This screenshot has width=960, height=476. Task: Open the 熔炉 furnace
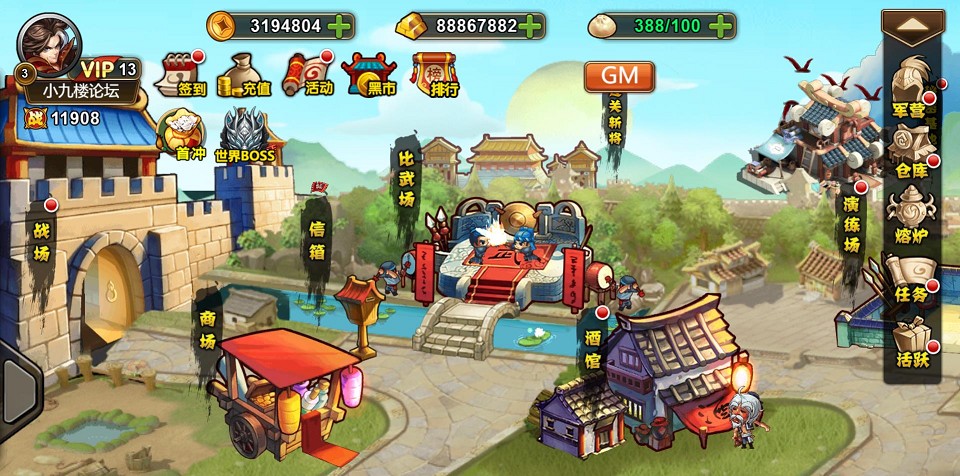click(912, 216)
